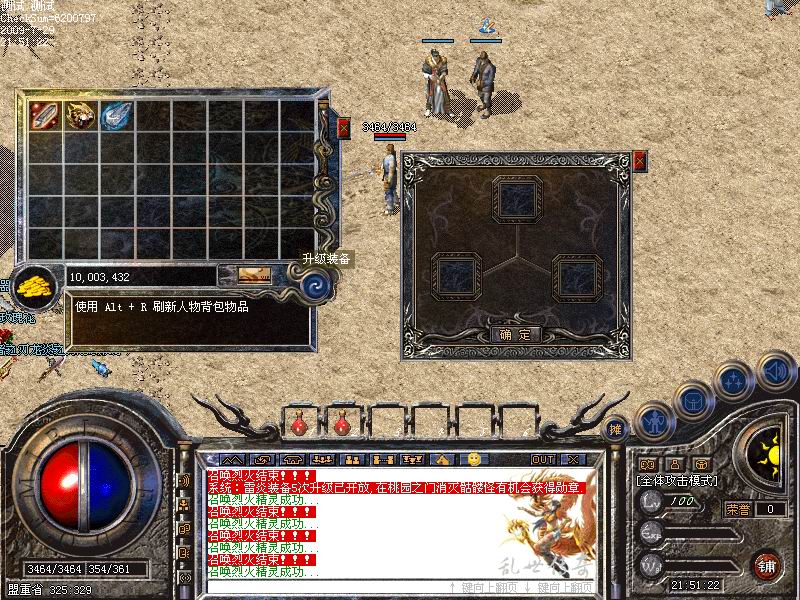The height and width of the screenshot is (600, 800).
Task: Click the OUT button above chat
Action: [543, 459]
